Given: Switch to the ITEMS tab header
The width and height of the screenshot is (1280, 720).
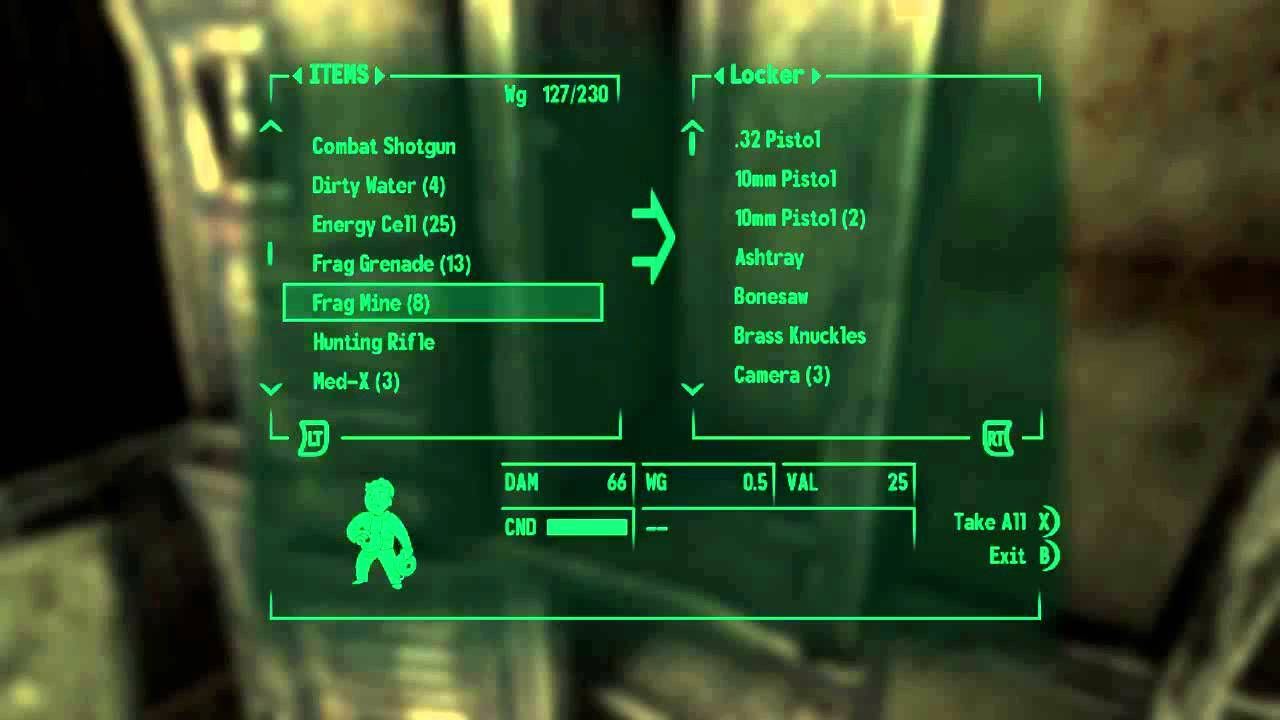Looking at the screenshot, I should tap(339, 74).
